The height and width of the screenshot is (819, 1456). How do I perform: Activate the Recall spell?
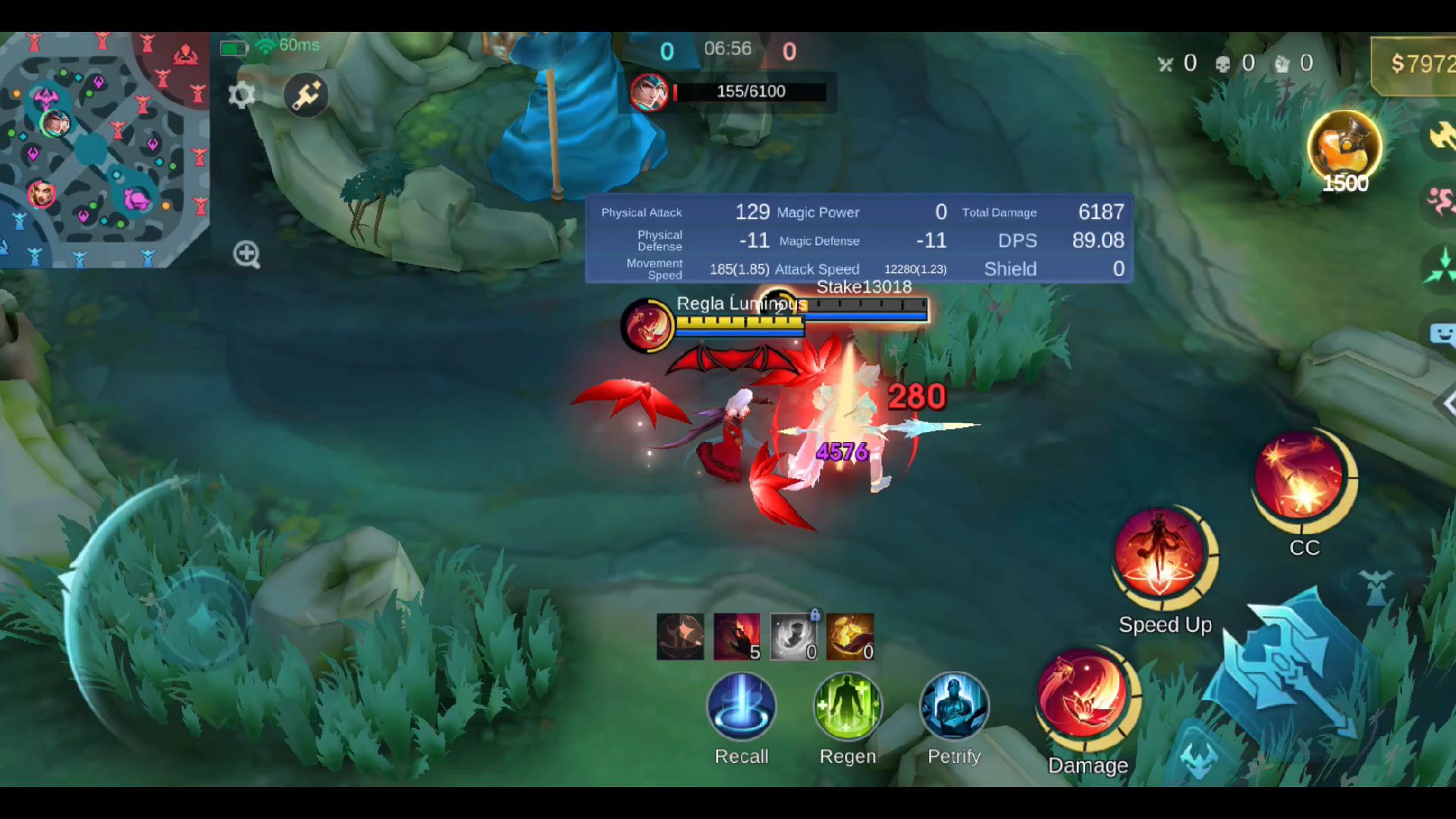pos(741,707)
